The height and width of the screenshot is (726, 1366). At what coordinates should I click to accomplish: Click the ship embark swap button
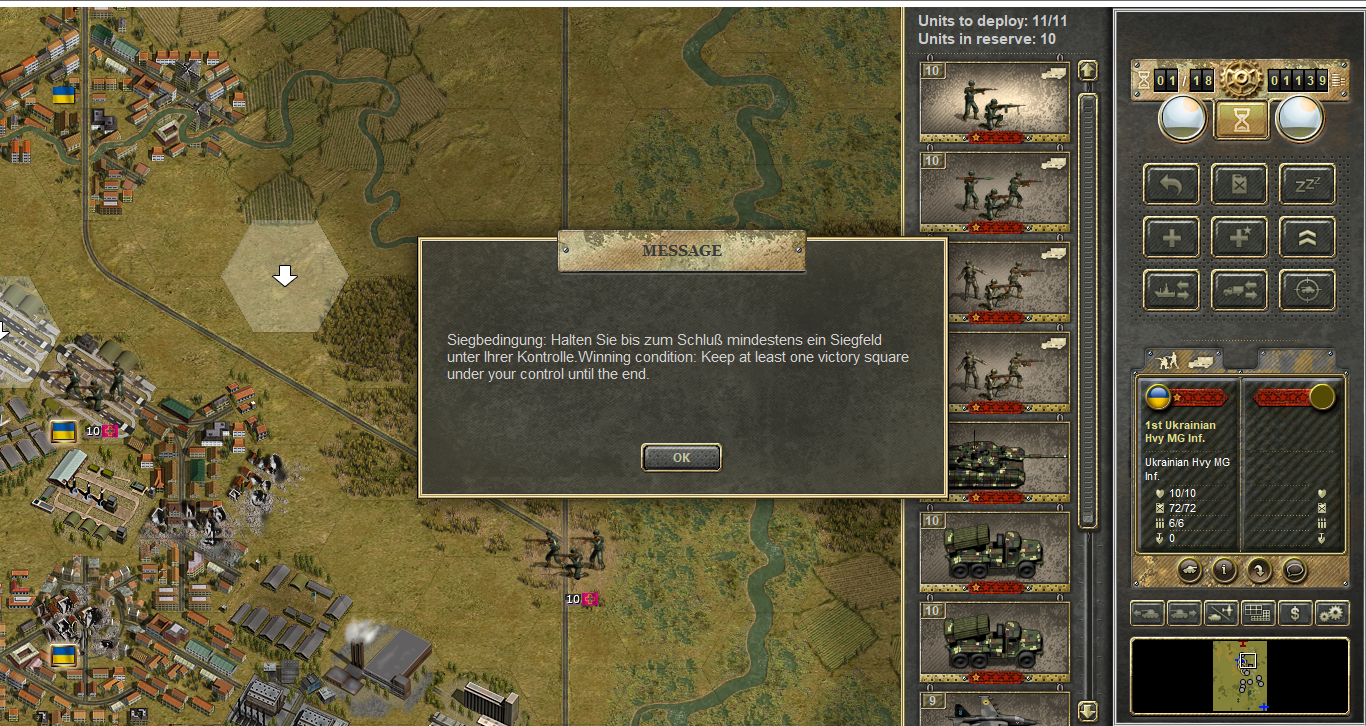(1171, 290)
